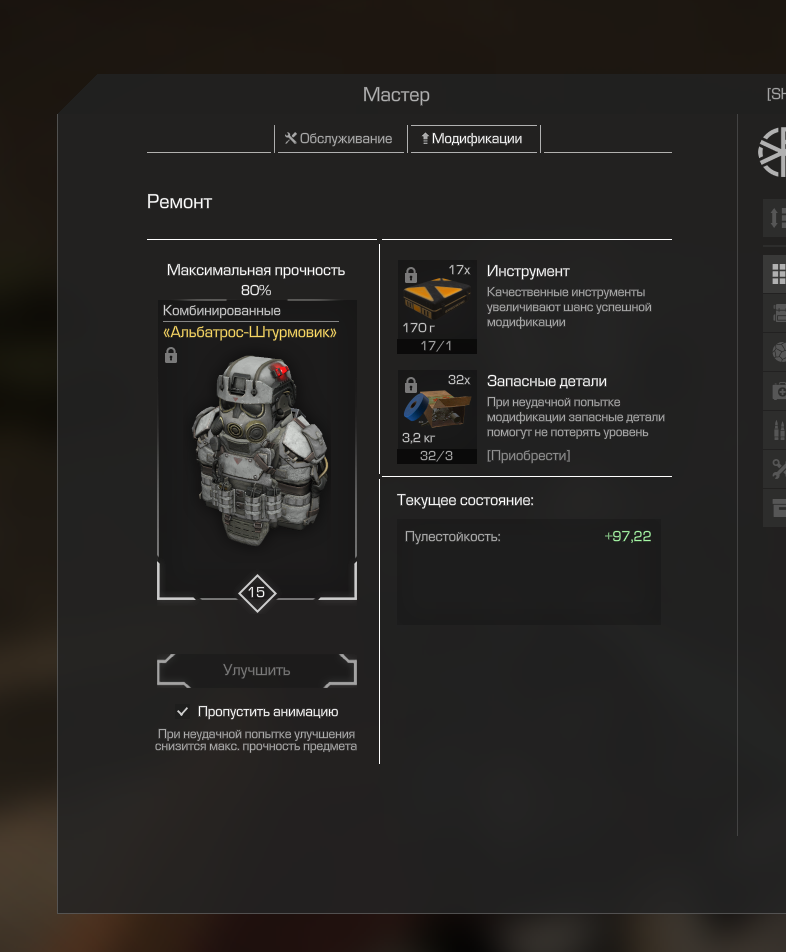Switch to the Обслуживание tab
The width and height of the screenshot is (786, 952).
pyautogui.click(x=339, y=139)
